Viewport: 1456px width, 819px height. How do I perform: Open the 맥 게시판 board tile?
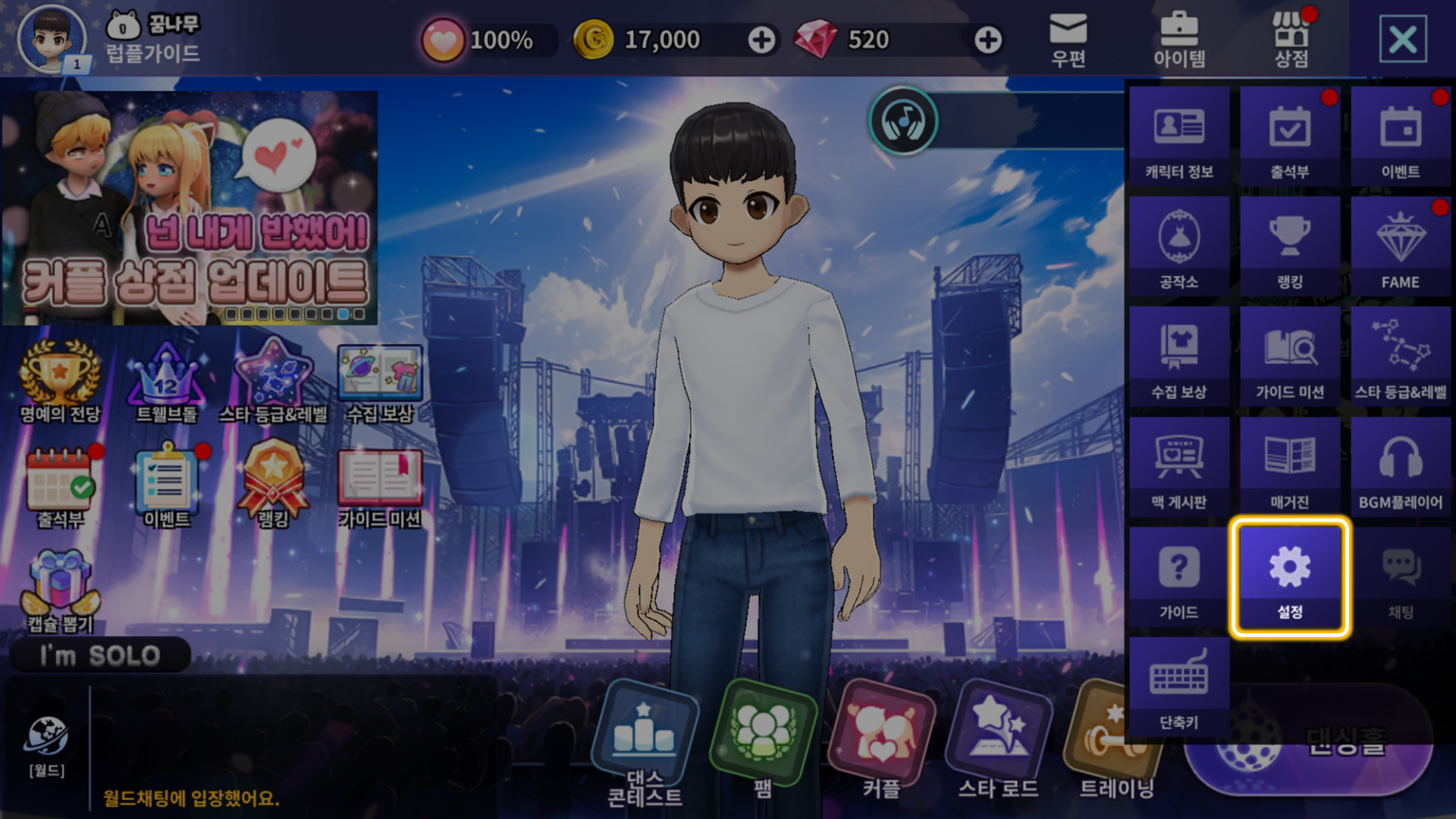click(x=1178, y=466)
